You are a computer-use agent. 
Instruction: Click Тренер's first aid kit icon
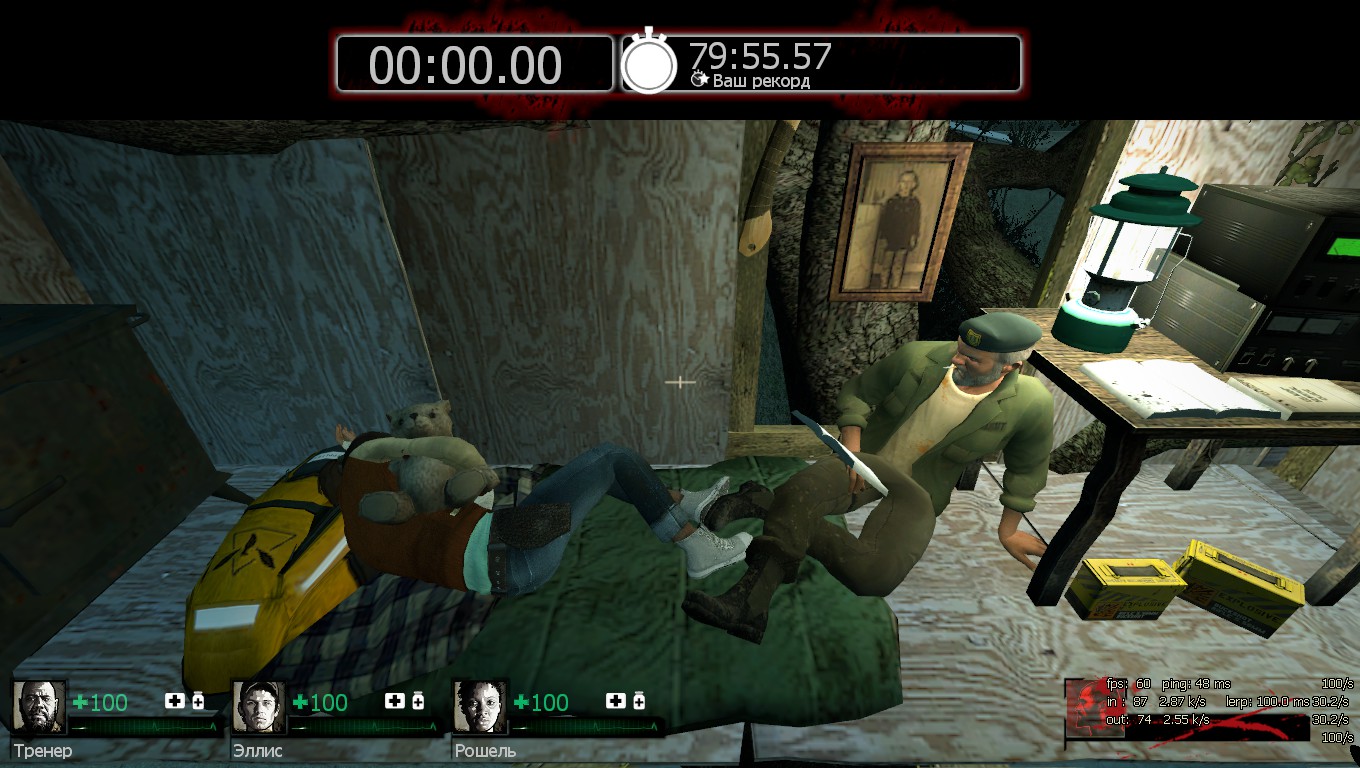pos(175,701)
